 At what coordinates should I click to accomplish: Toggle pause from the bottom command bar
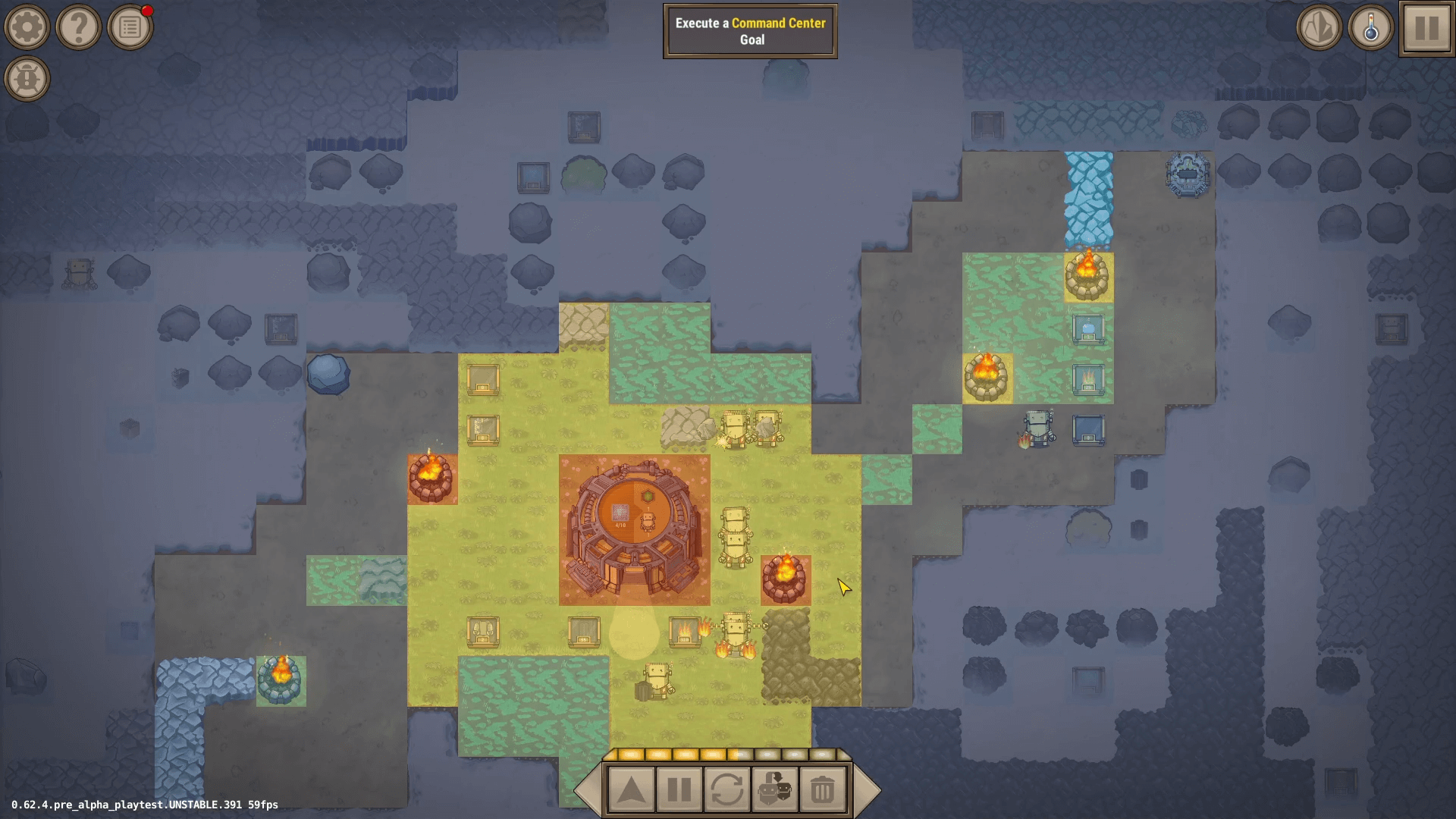679,789
